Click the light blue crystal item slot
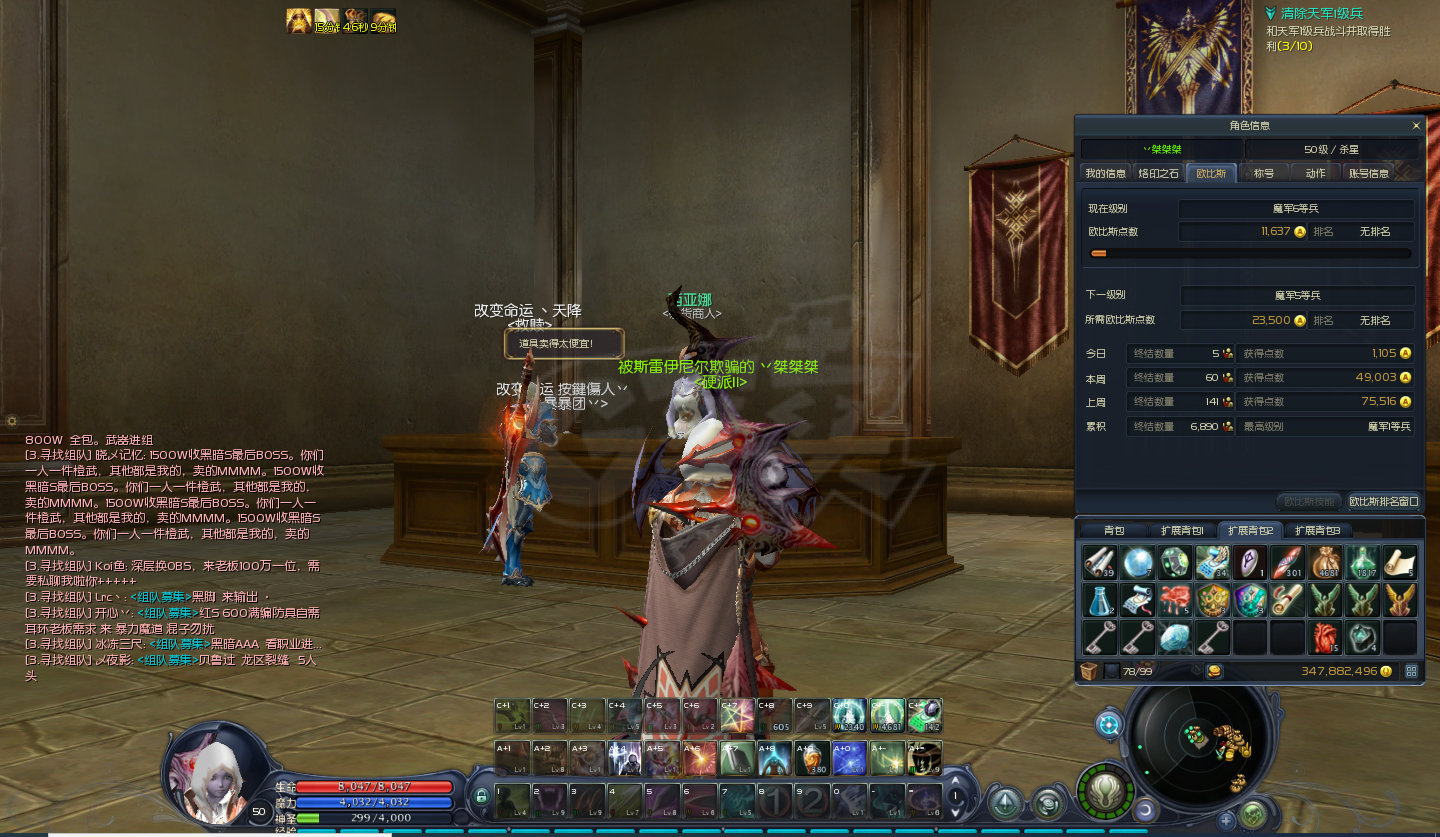1440x837 pixels. pyautogui.click(x=1175, y=637)
